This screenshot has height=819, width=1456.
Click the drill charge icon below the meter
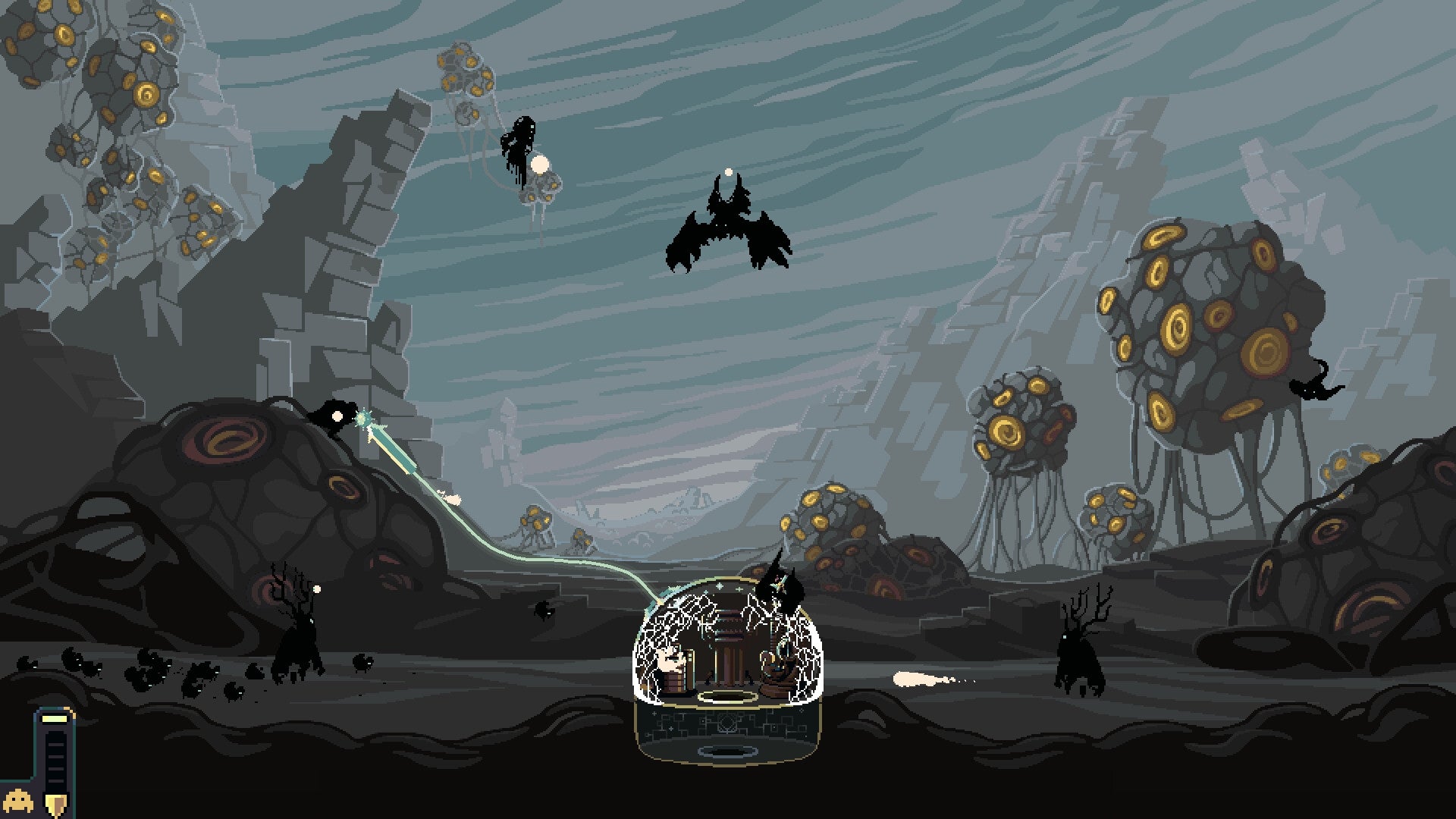click(55, 800)
